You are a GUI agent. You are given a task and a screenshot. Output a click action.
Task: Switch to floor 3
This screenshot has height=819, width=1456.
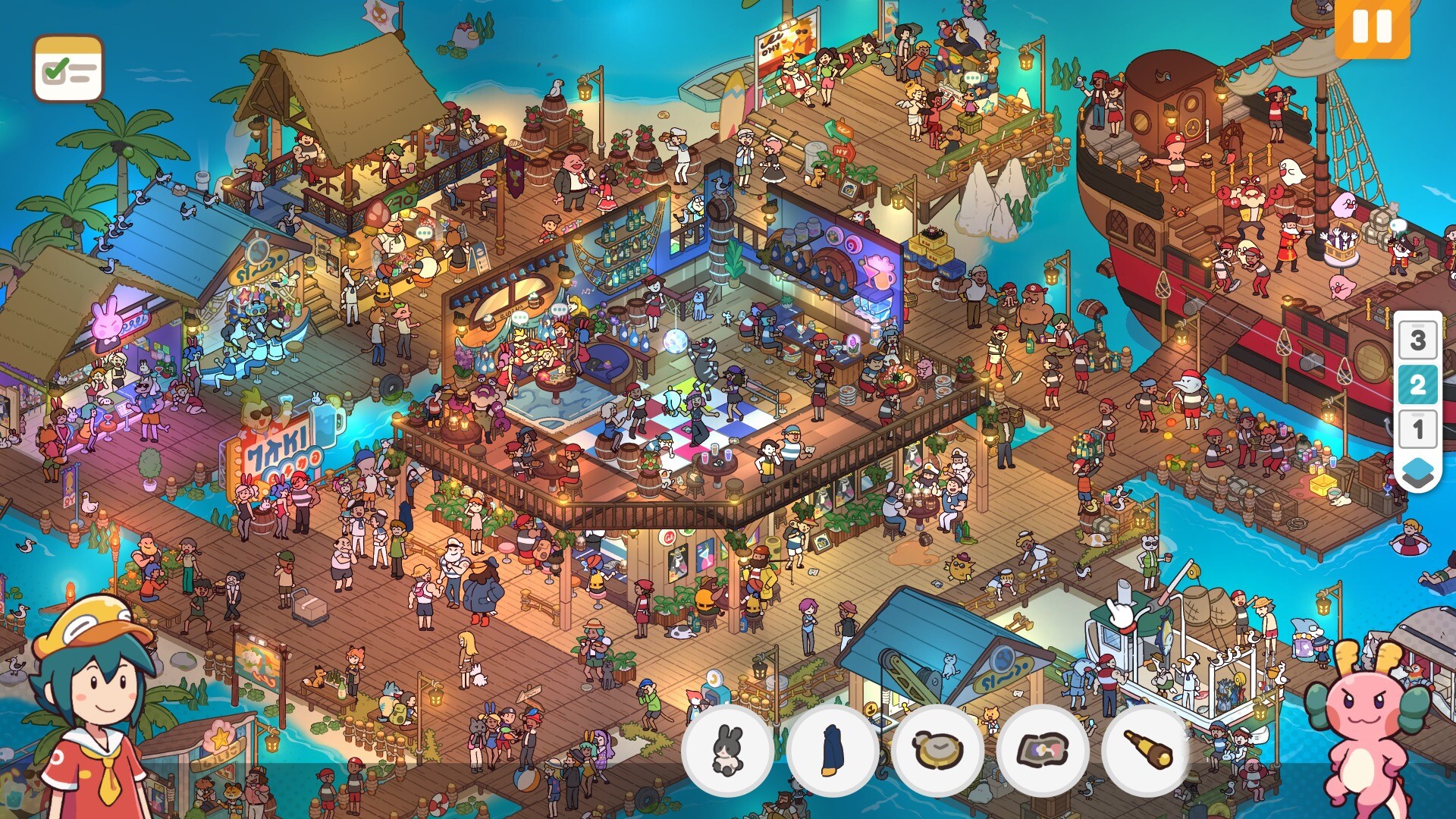[1417, 340]
